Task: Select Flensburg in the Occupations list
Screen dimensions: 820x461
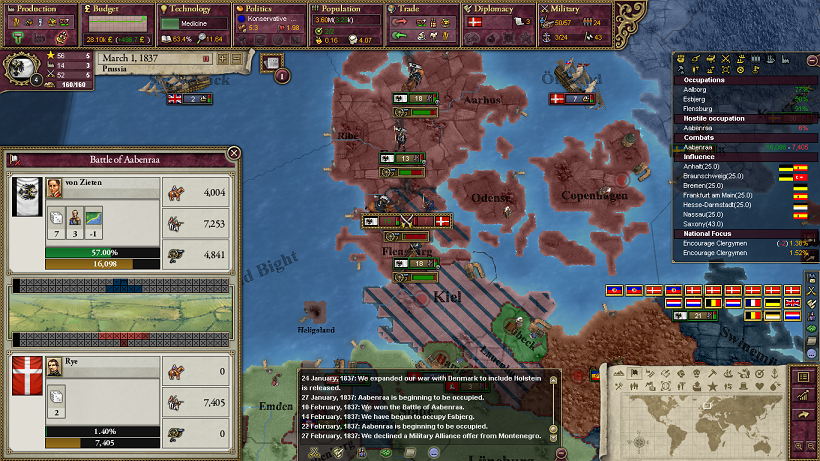Action: coord(690,108)
